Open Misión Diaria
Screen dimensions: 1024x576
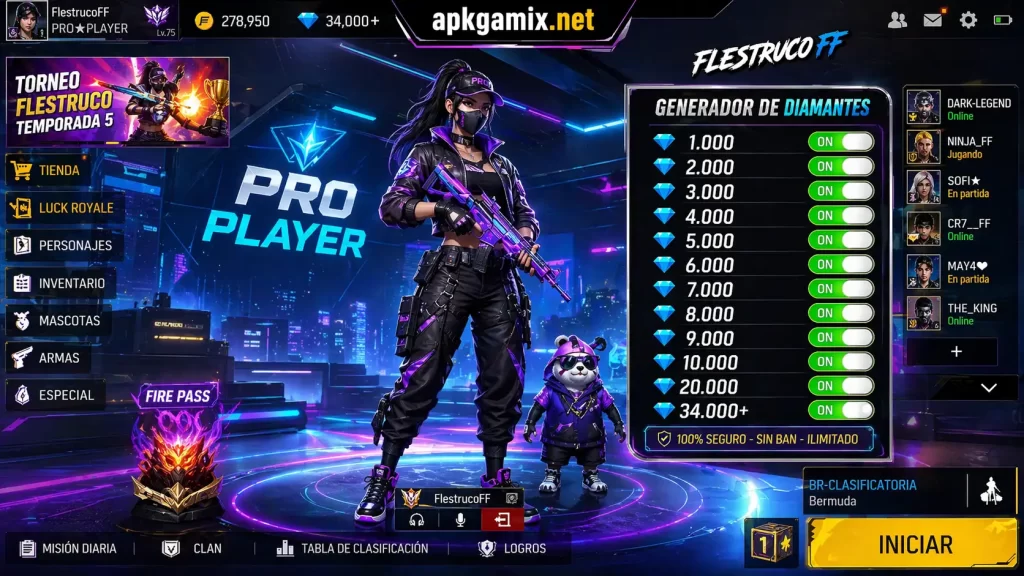coord(68,548)
